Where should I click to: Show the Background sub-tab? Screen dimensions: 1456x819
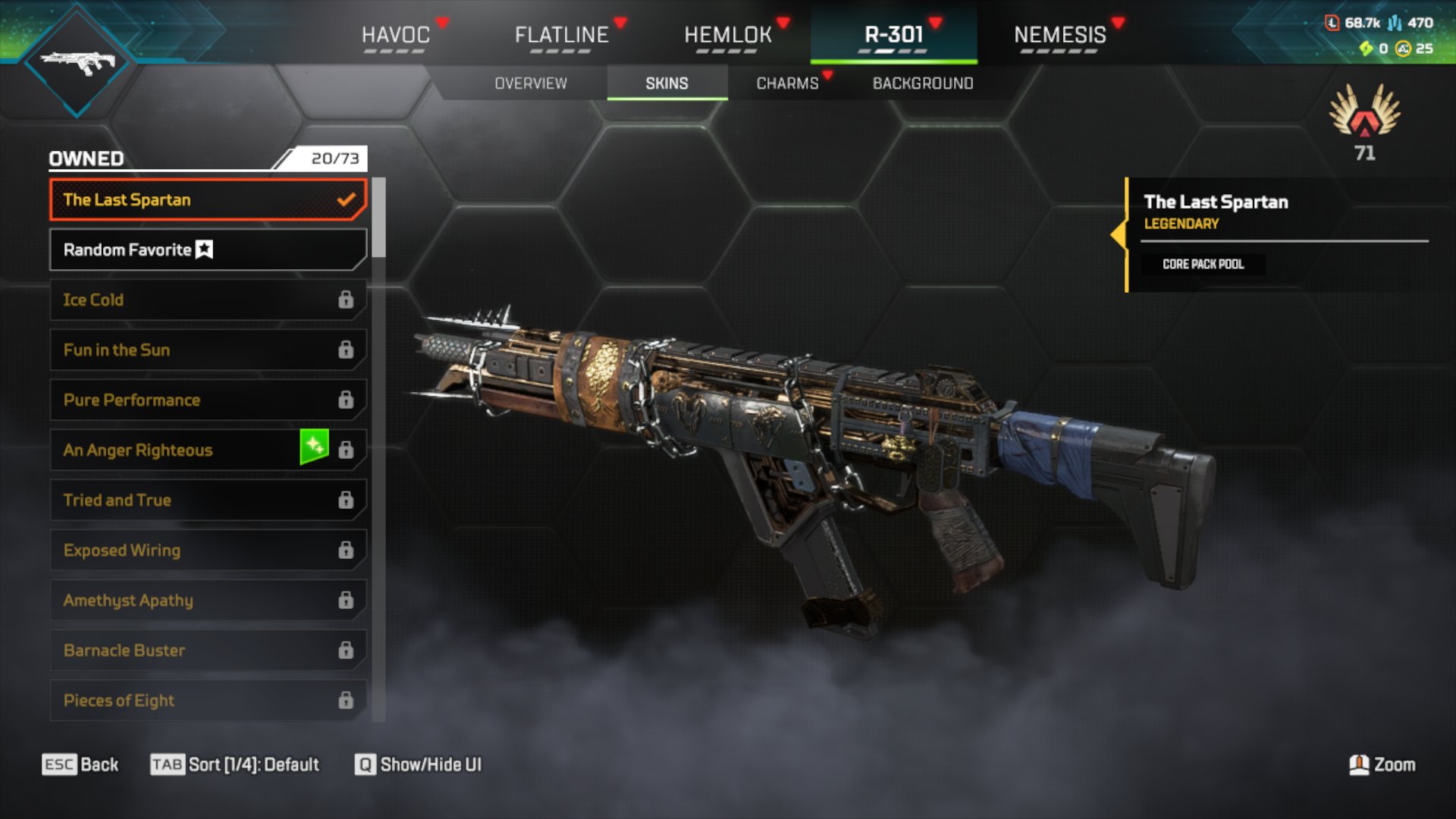(x=922, y=83)
